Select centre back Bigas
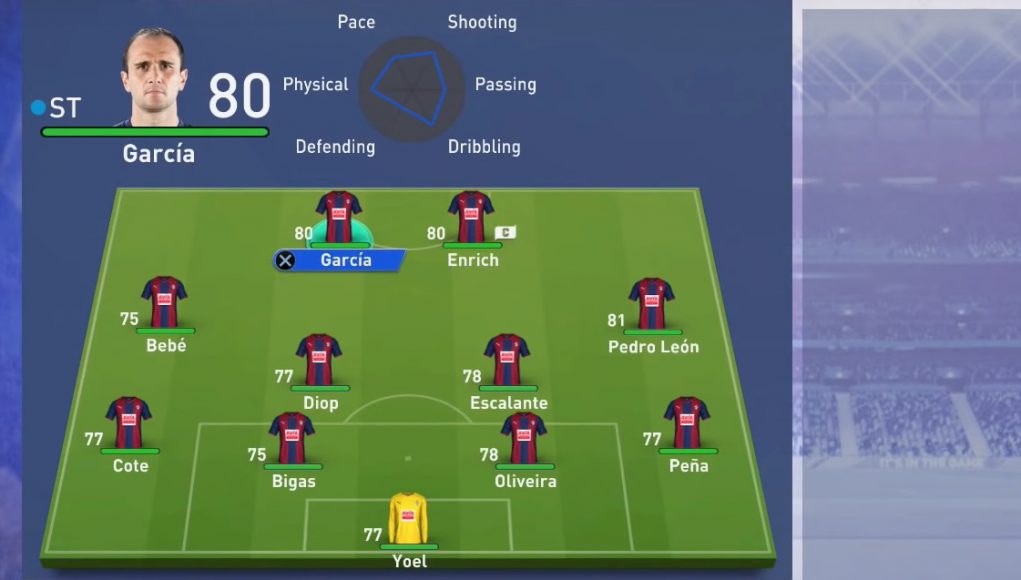This screenshot has width=1021, height=580. click(x=292, y=438)
